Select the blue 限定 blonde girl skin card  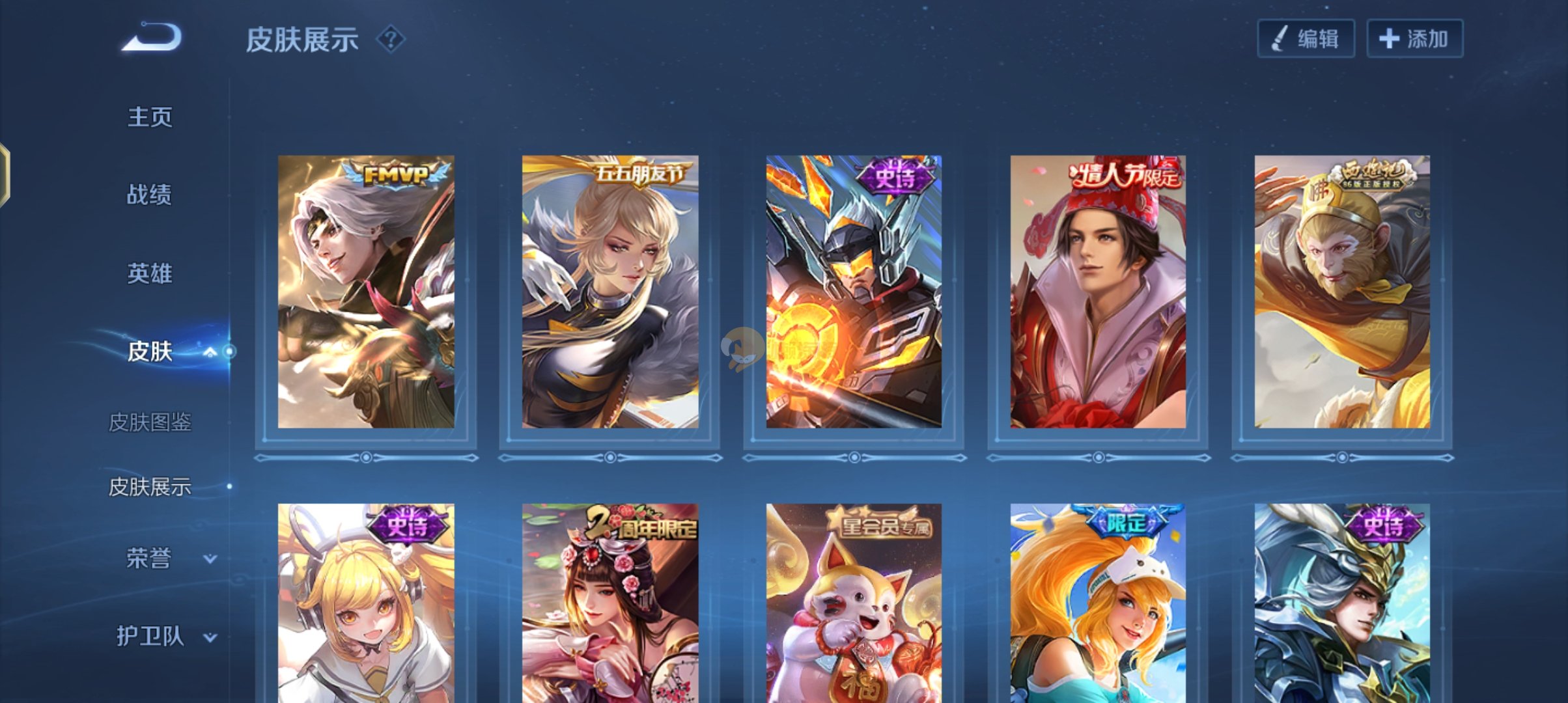coord(1098,602)
